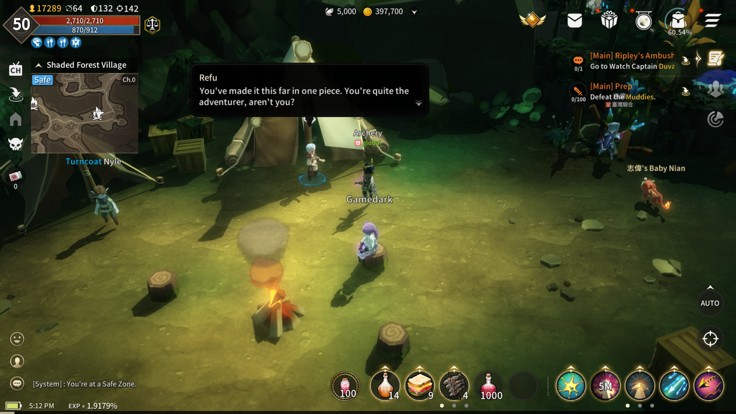Open the CH channel selector

tap(15, 69)
